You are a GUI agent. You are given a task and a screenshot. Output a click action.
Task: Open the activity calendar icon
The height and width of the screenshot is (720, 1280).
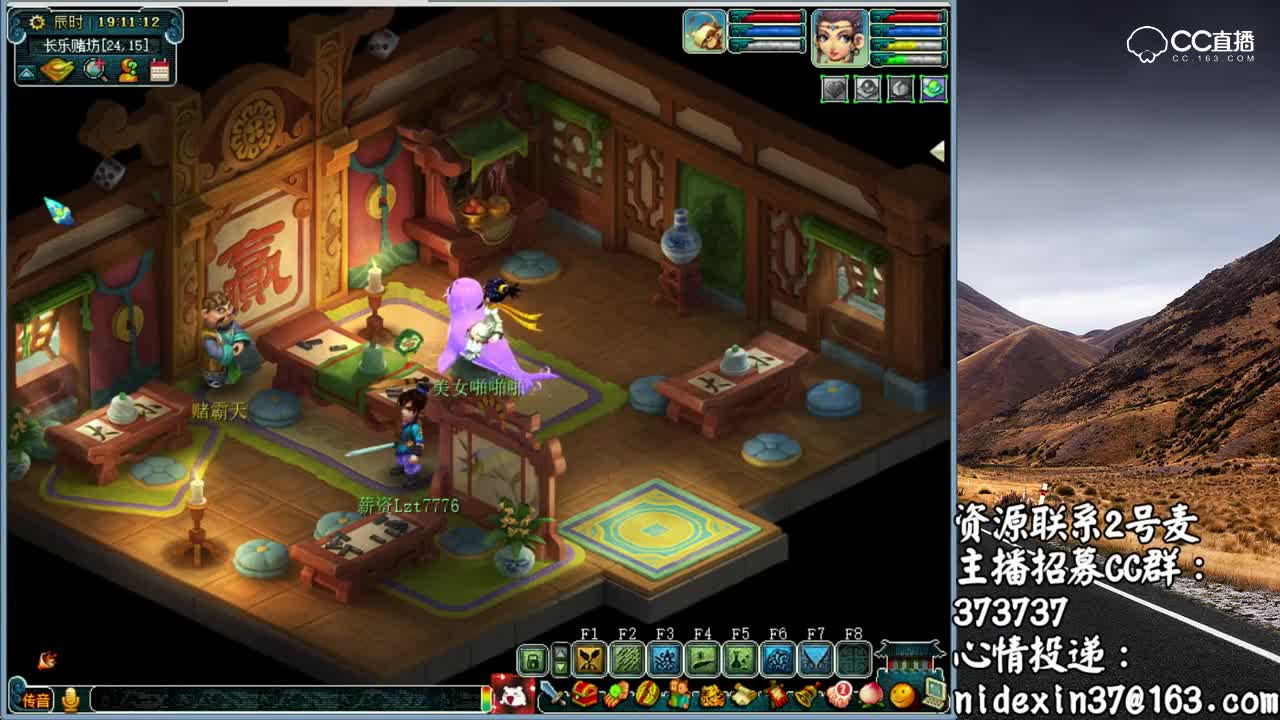pyautogui.click(x=160, y=70)
